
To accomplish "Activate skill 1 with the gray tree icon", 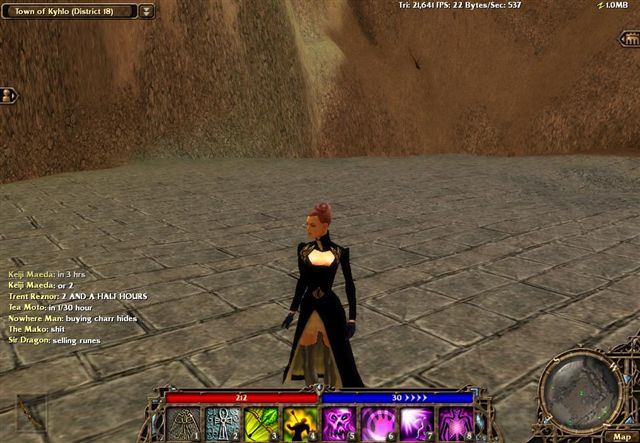I will pyautogui.click(x=184, y=424).
